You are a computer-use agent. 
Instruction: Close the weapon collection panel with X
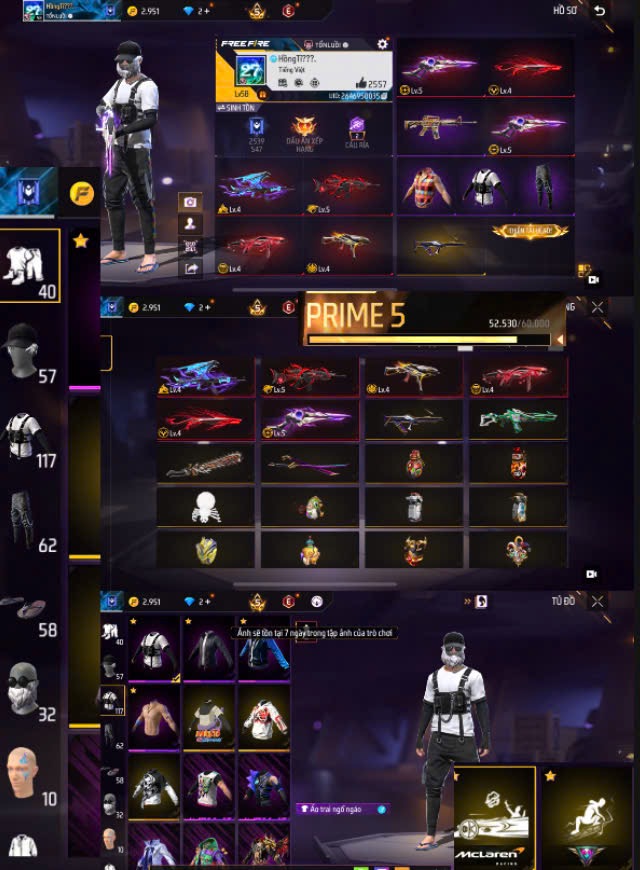point(597,308)
